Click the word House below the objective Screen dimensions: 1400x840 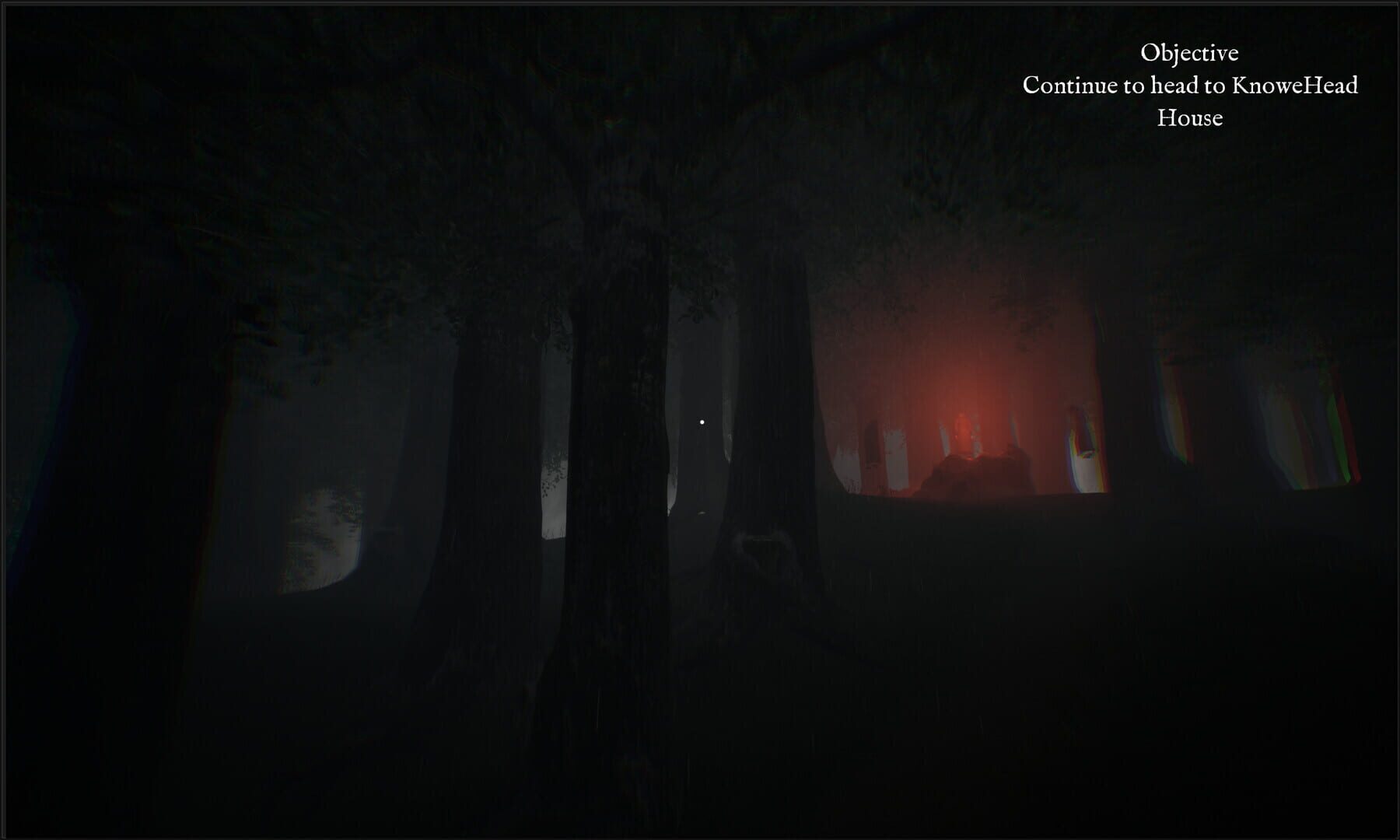click(1190, 118)
